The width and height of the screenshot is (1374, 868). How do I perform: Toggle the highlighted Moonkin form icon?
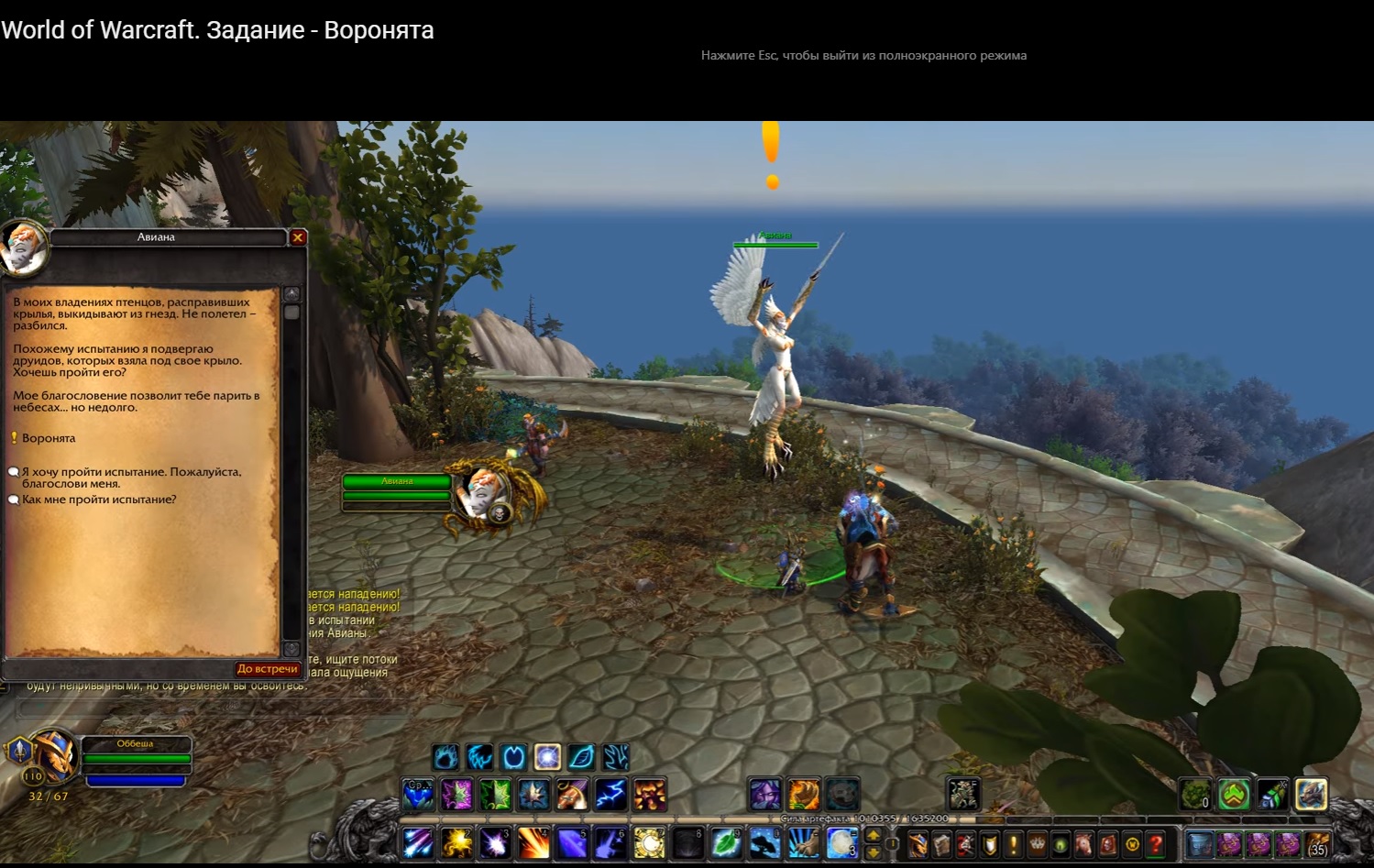click(548, 757)
